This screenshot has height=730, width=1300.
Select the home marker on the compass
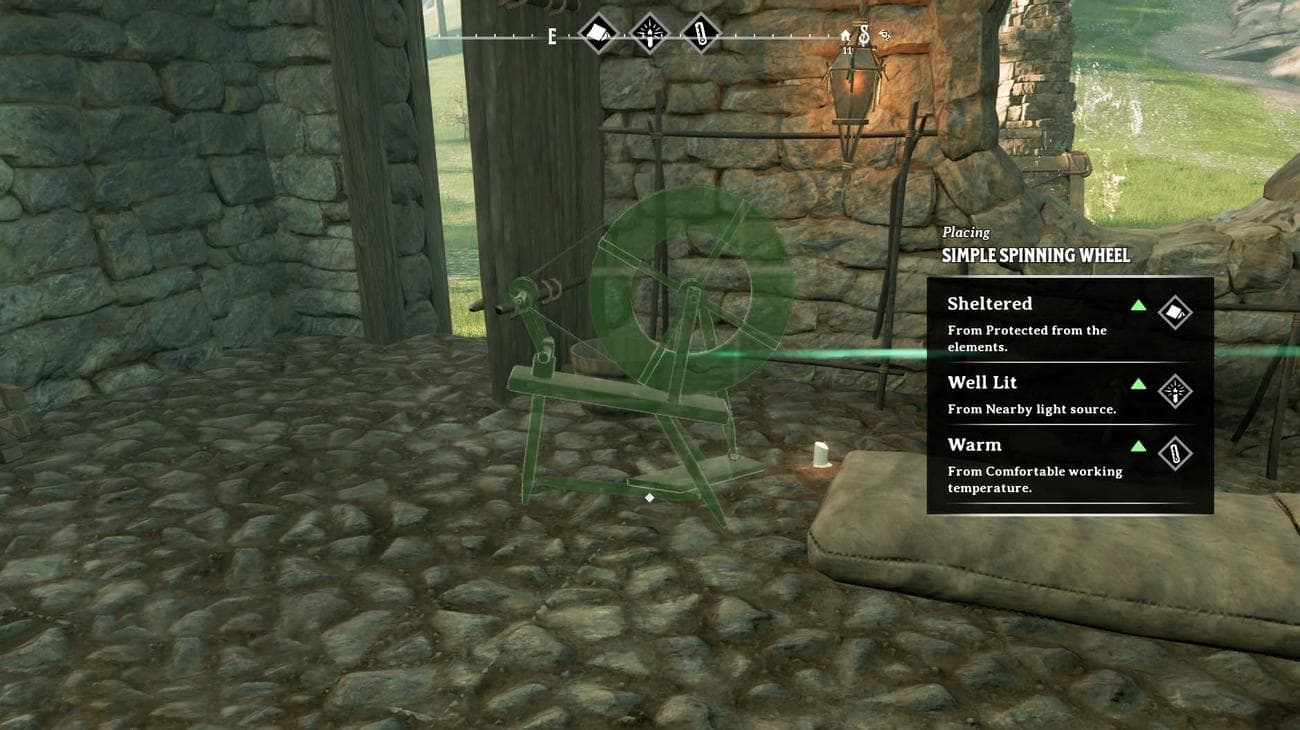tap(846, 35)
